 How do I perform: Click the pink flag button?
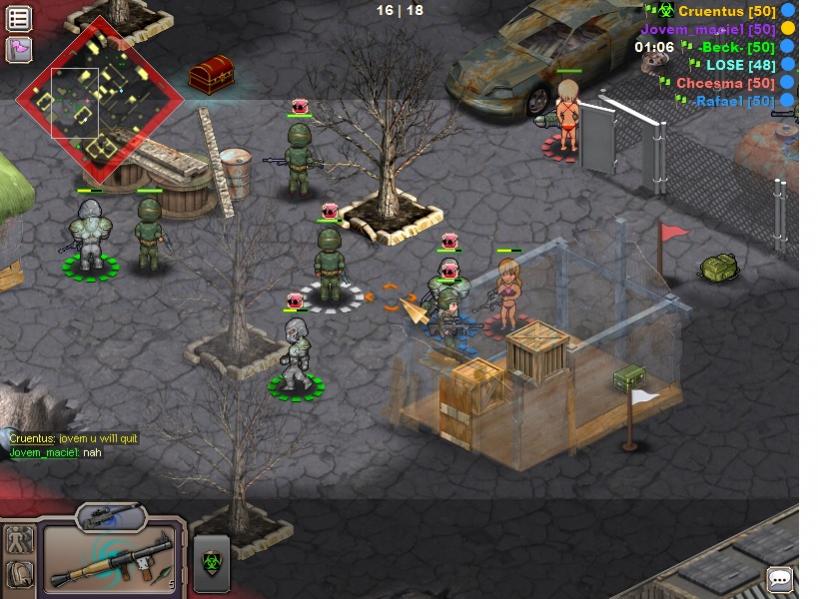tap(18, 48)
